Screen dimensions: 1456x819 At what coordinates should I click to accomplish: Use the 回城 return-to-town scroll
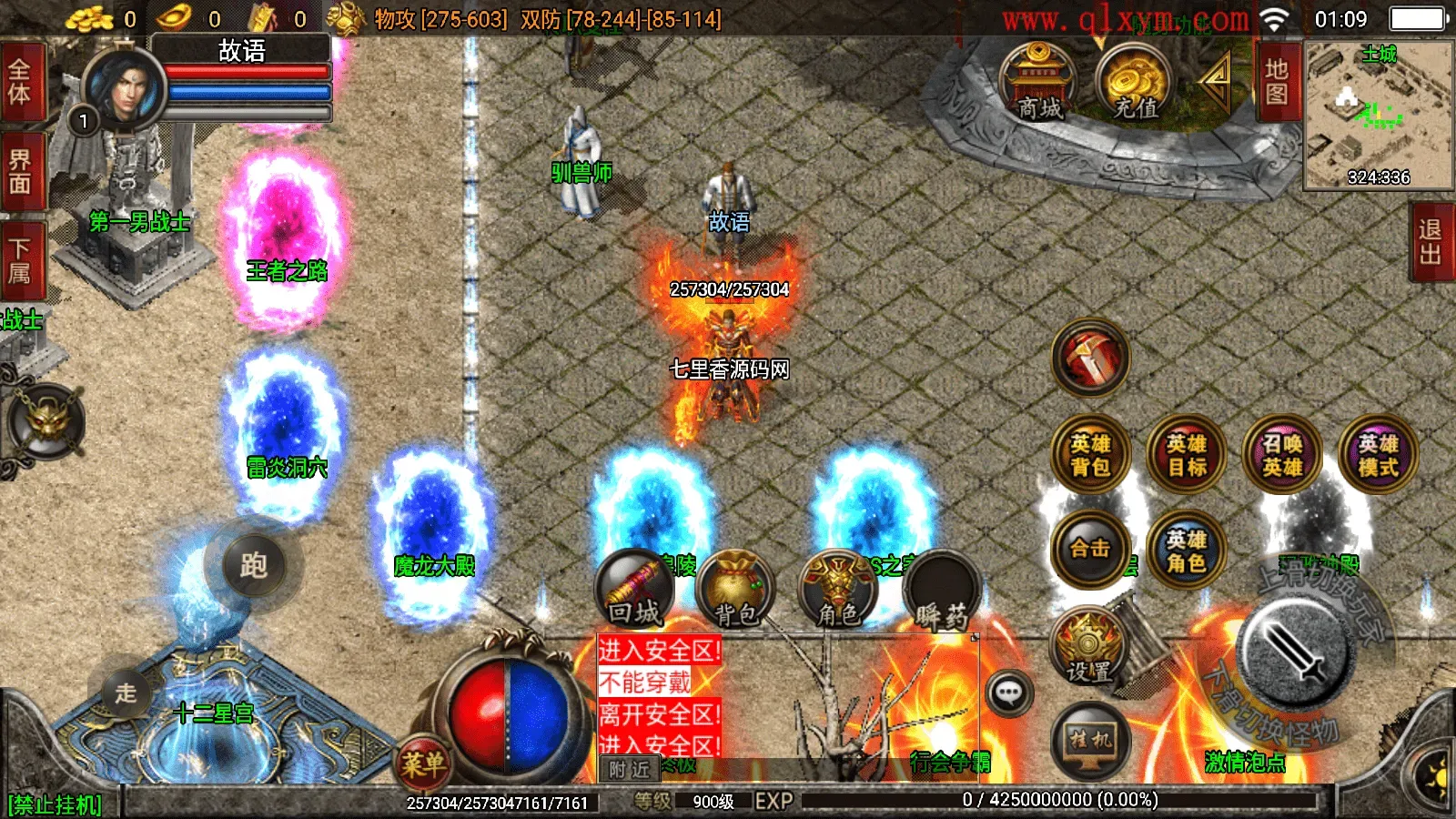(634, 591)
